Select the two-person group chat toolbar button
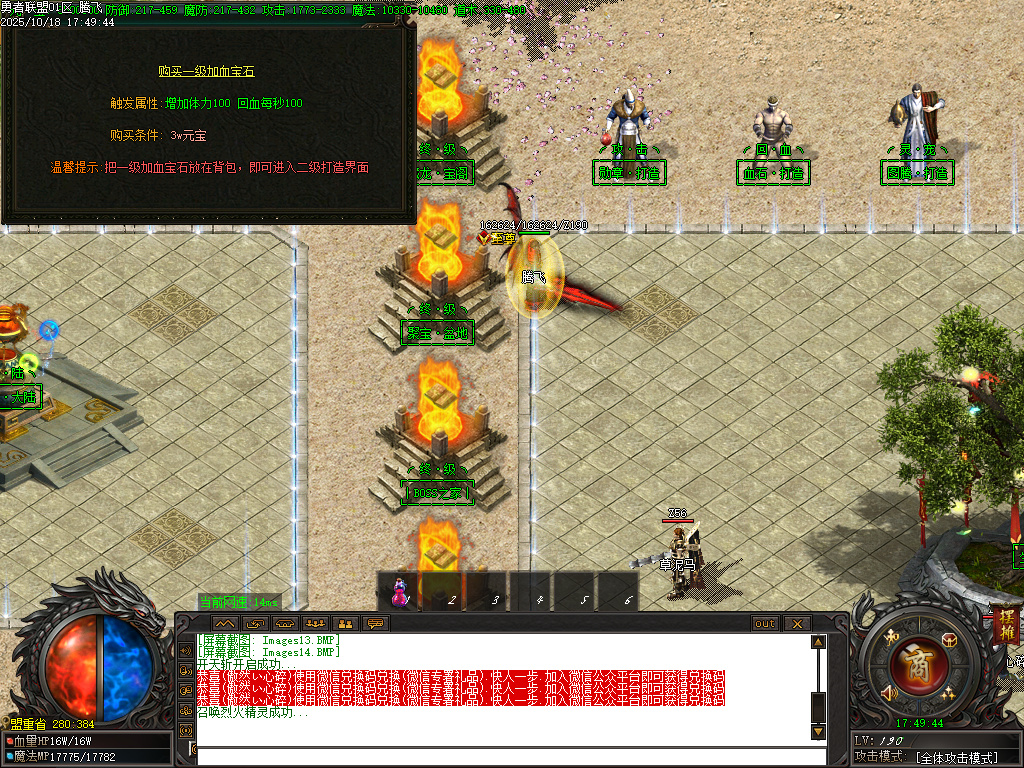Viewport: 1024px width, 768px height. 345,623
